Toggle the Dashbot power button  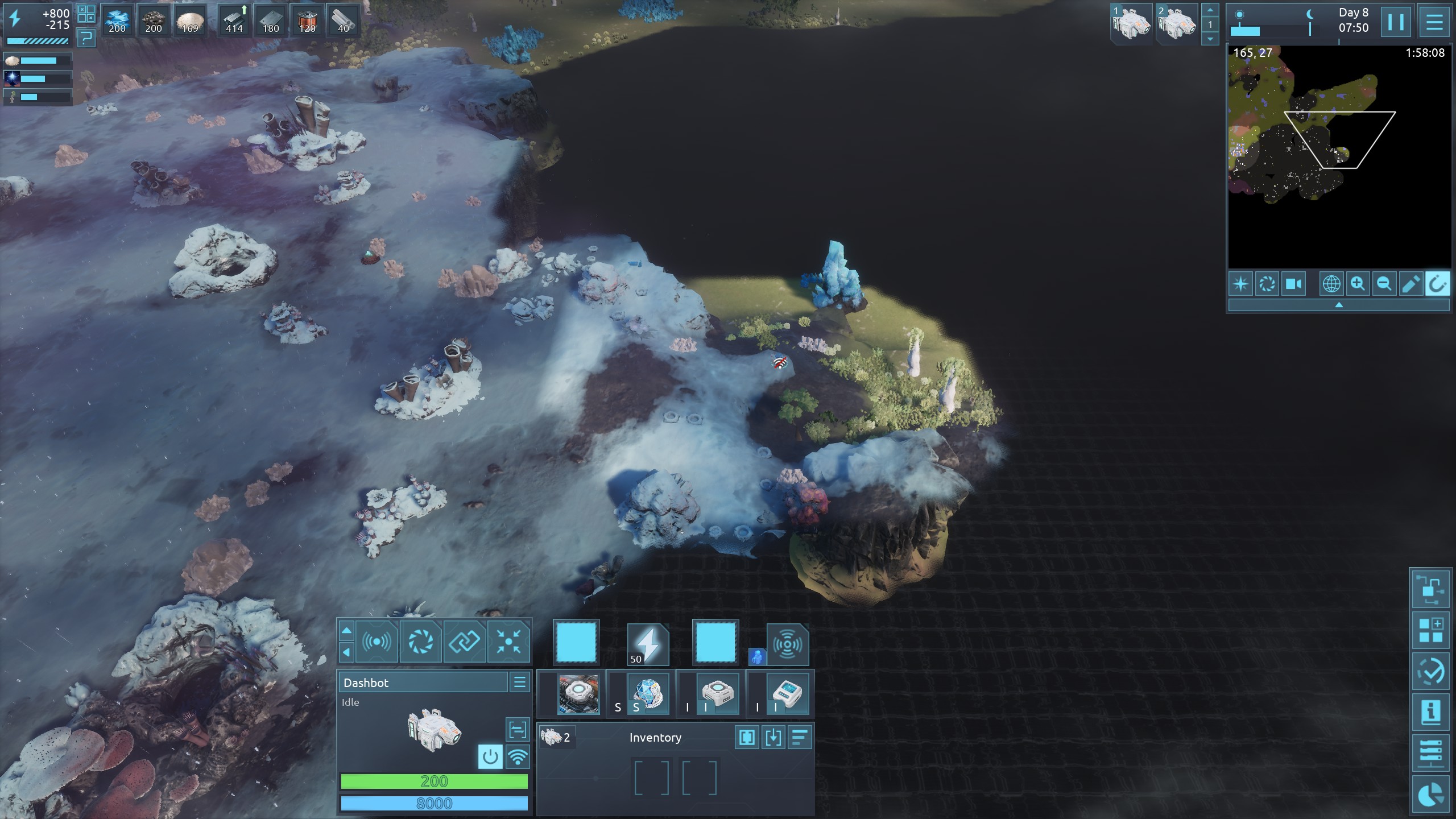click(x=490, y=757)
